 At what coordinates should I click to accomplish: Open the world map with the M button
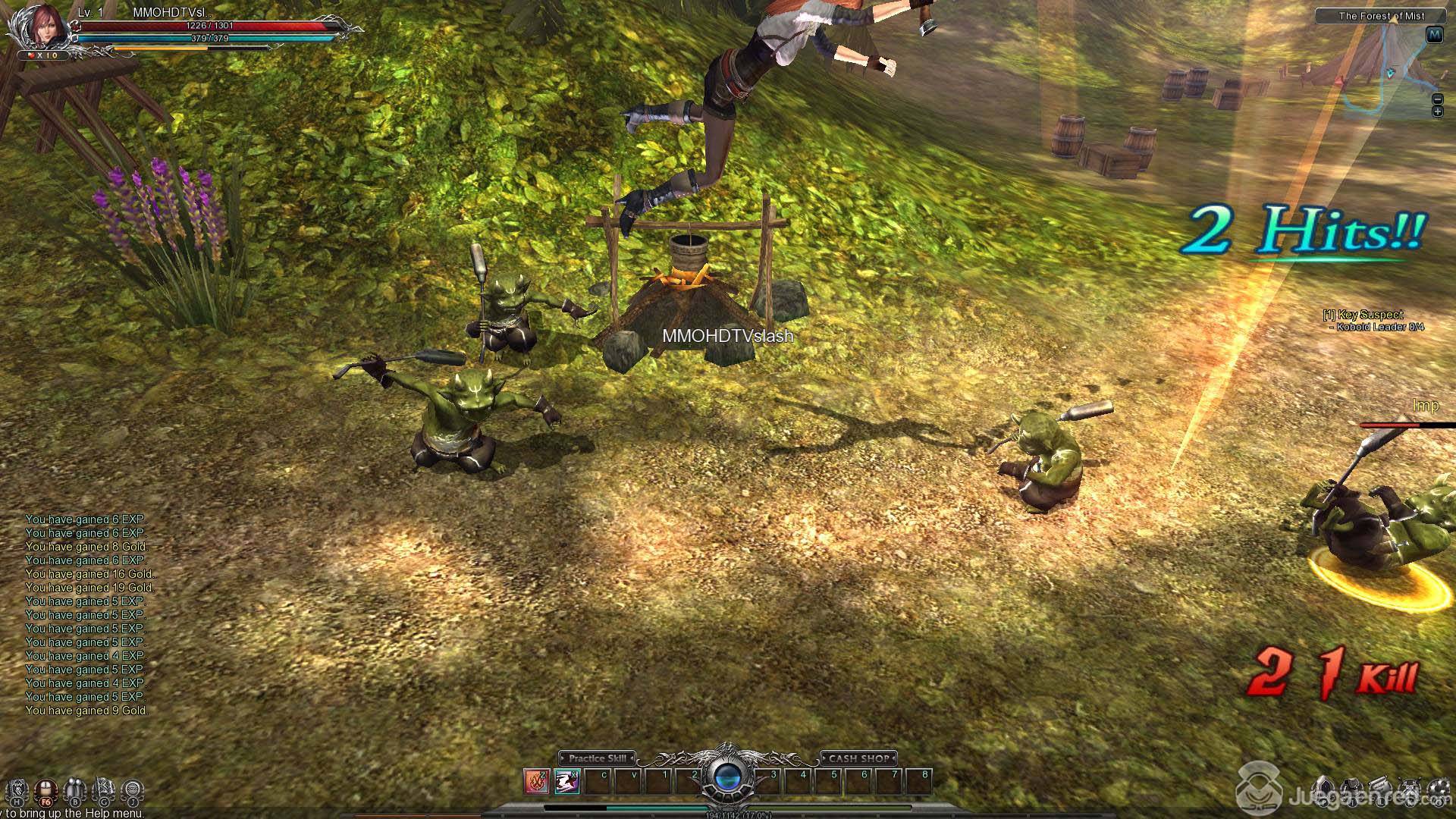point(1434,35)
